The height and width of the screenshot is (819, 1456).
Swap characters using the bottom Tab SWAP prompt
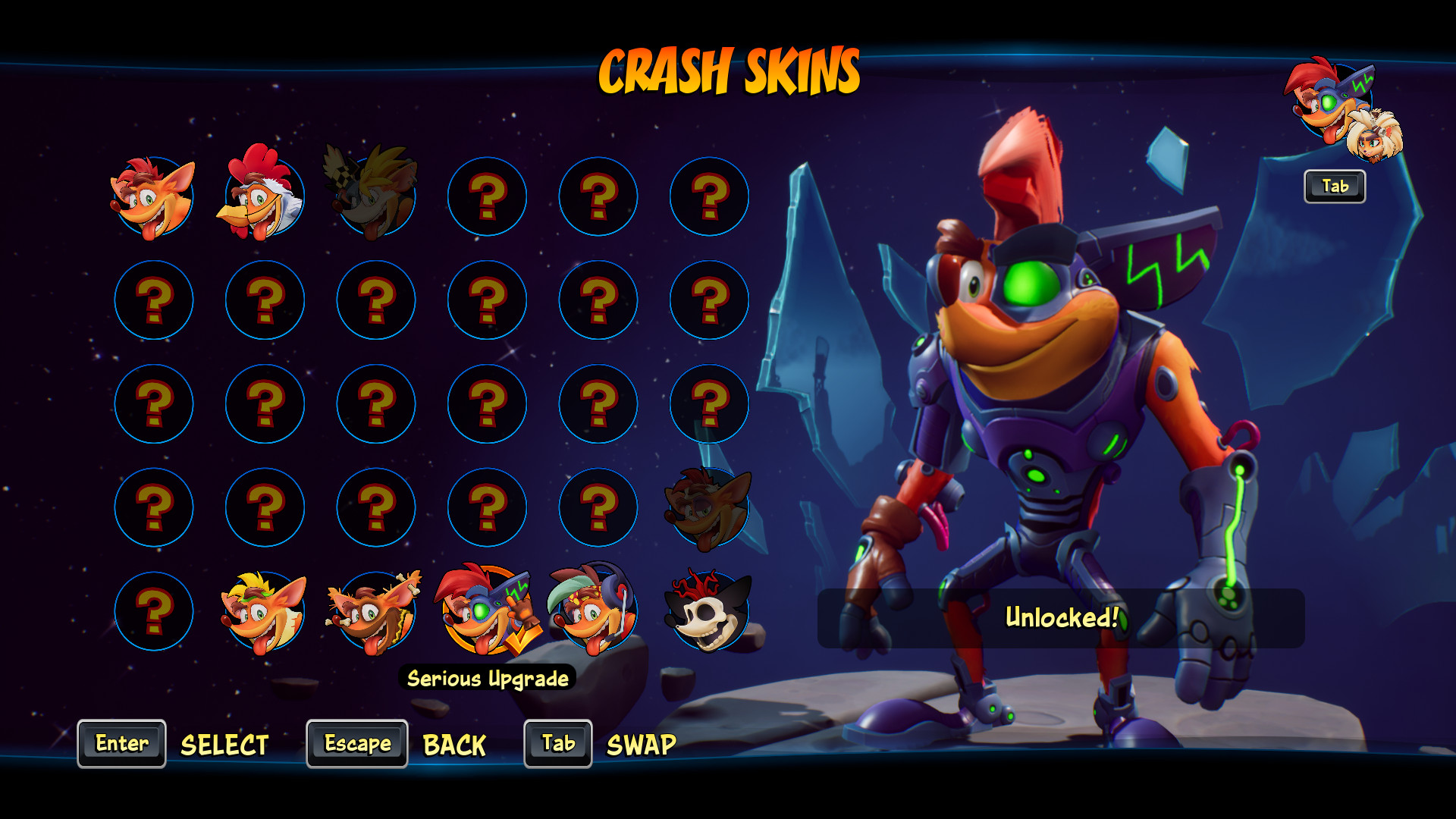[x=557, y=744]
